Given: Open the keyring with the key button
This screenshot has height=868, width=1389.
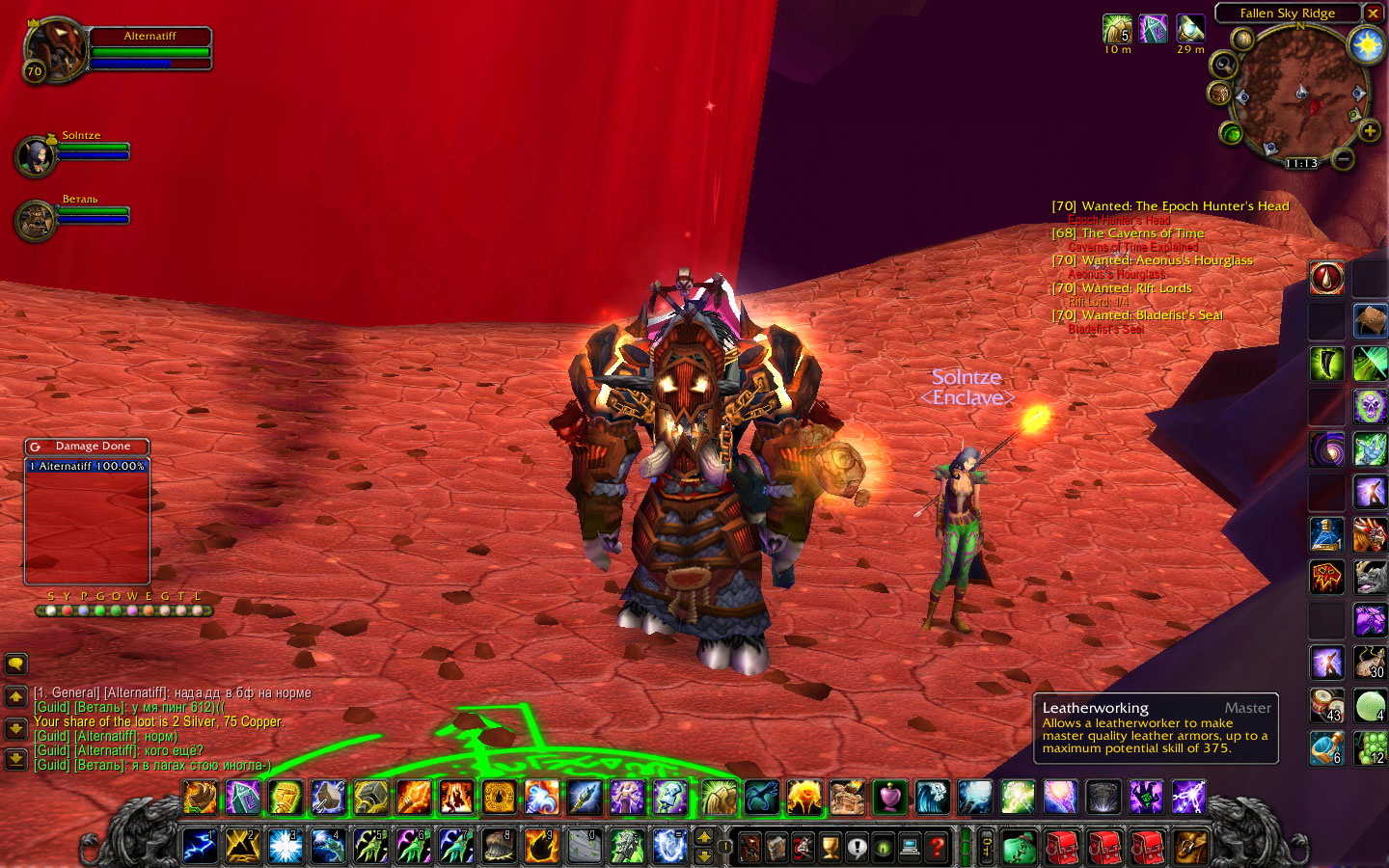Looking at the screenshot, I should coord(987,848).
